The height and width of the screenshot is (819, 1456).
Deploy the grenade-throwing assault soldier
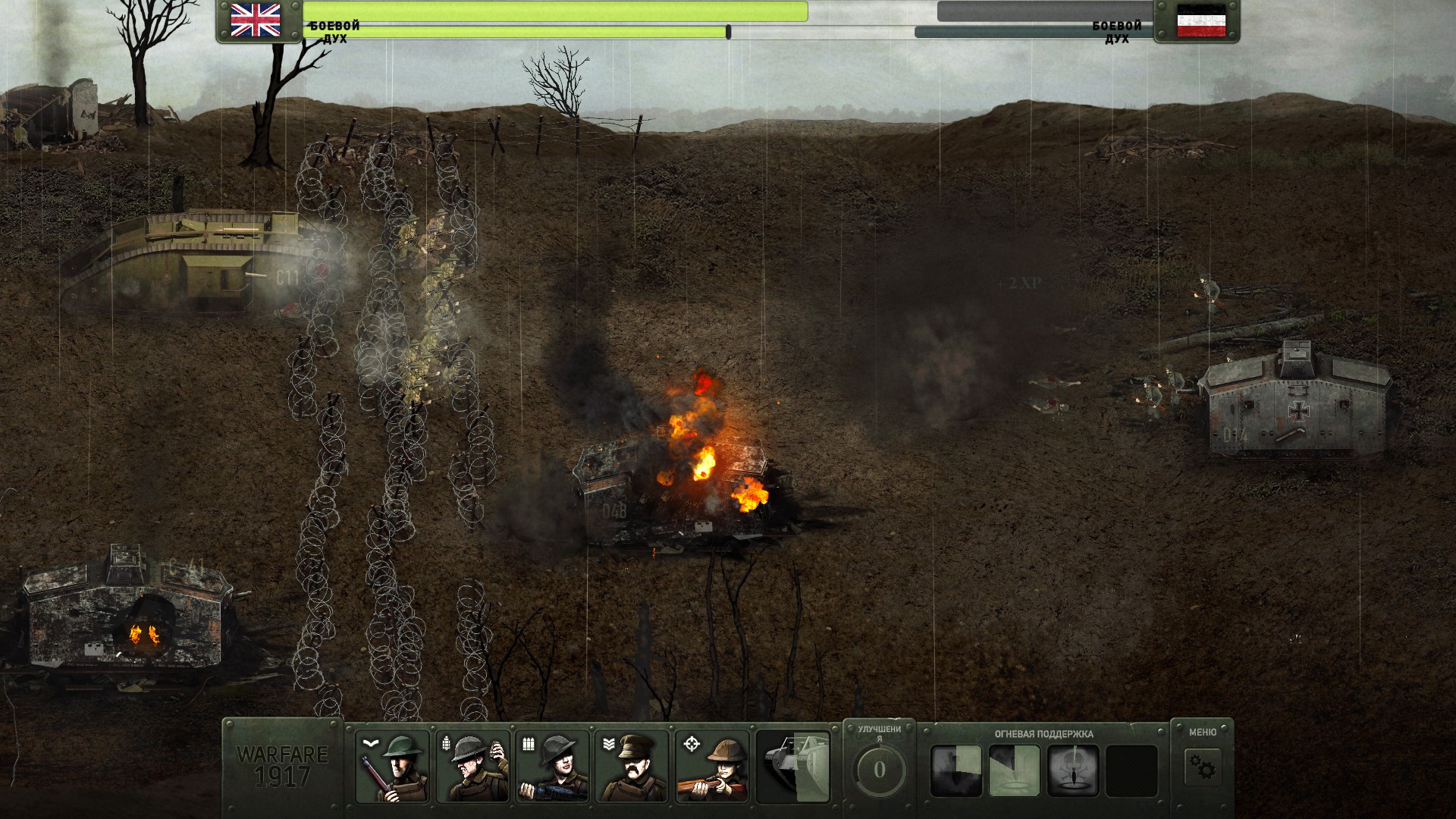(472, 767)
